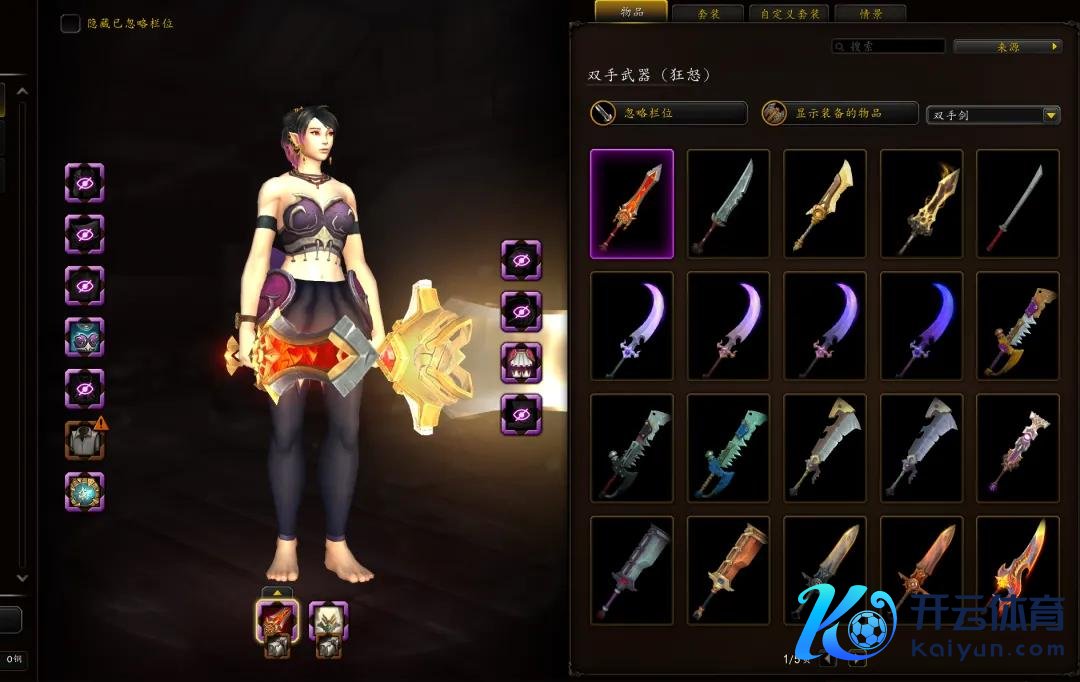Image resolution: width=1080 pixels, height=682 pixels.
Task: Click the 忽略栏位 button
Action: [668, 113]
